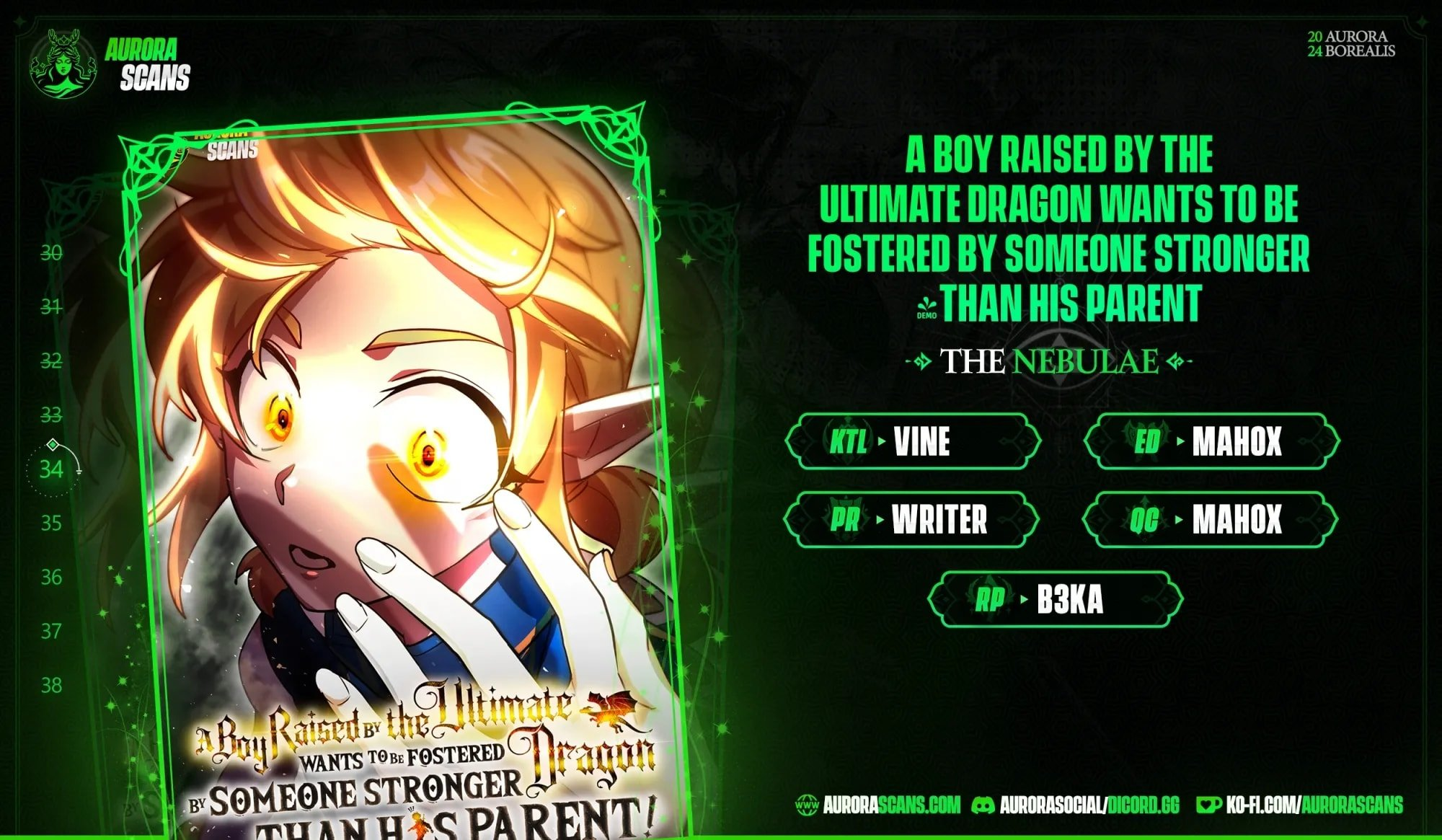Image resolution: width=1442 pixels, height=840 pixels.
Task: Select the PR Writer credit badge
Action: pos(911,519)
